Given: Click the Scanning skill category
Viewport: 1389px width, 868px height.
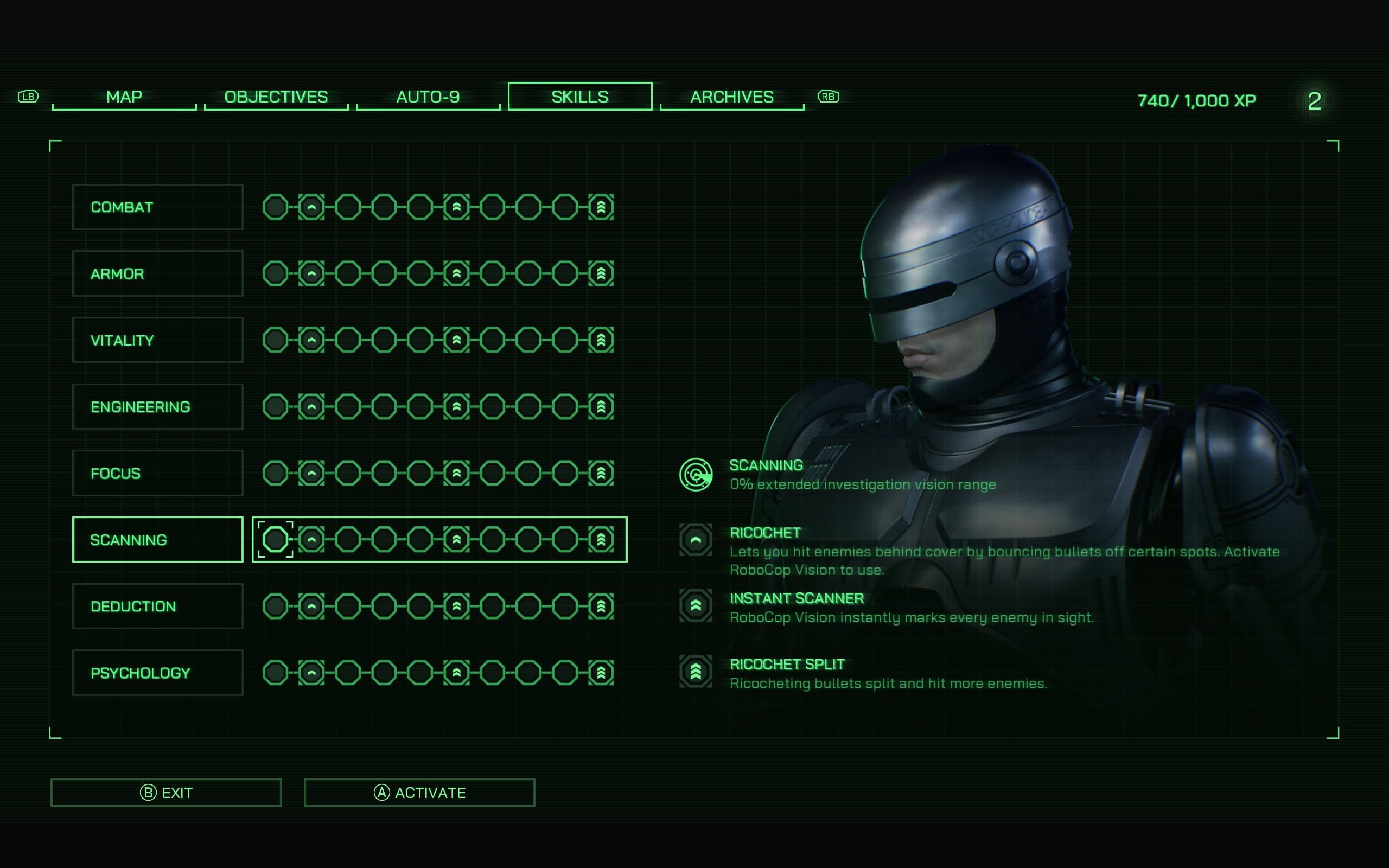Looking at the screenshot, I should pyautogui.click(x=158, y=540).
